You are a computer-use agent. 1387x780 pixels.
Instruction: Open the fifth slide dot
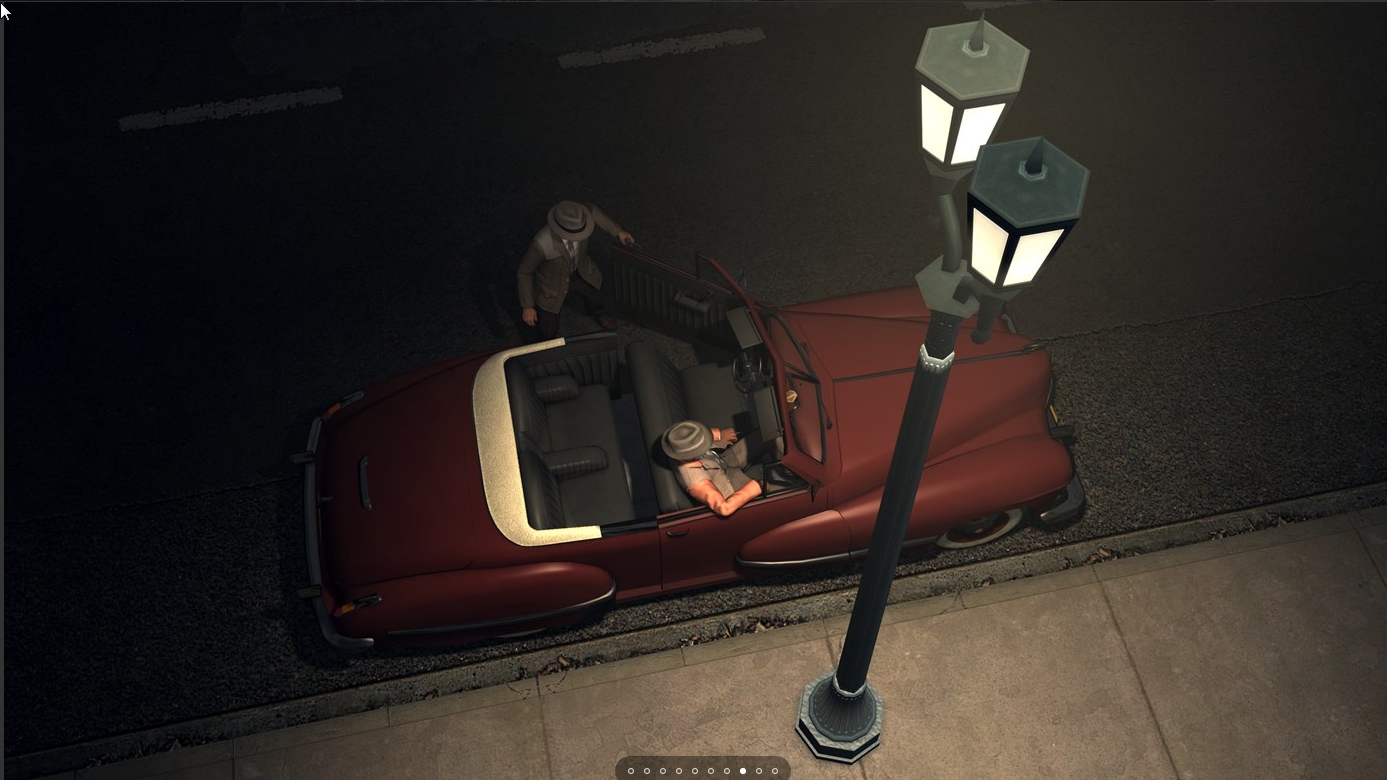[x=695, y=771]
